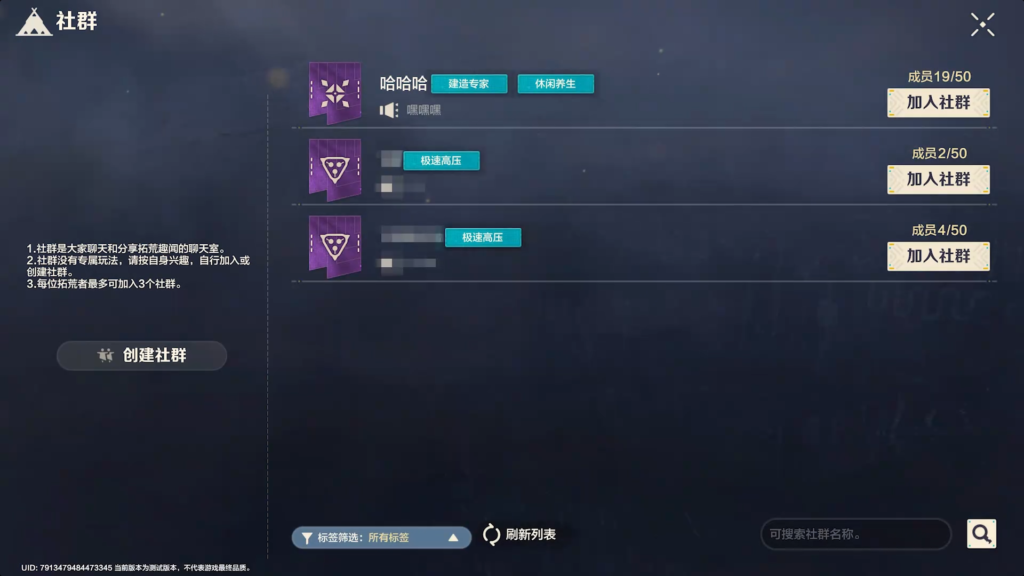Screen dimensions: 1024x576
Task: Join the community with 4/50 members
Action: (x=938, y=256)
